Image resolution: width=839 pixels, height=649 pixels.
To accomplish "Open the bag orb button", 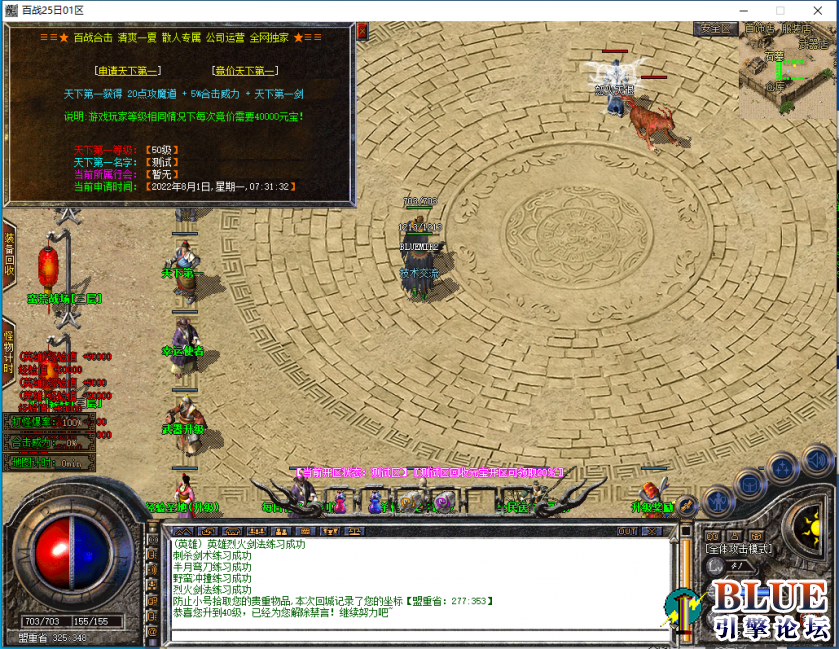I will [749, 485].
